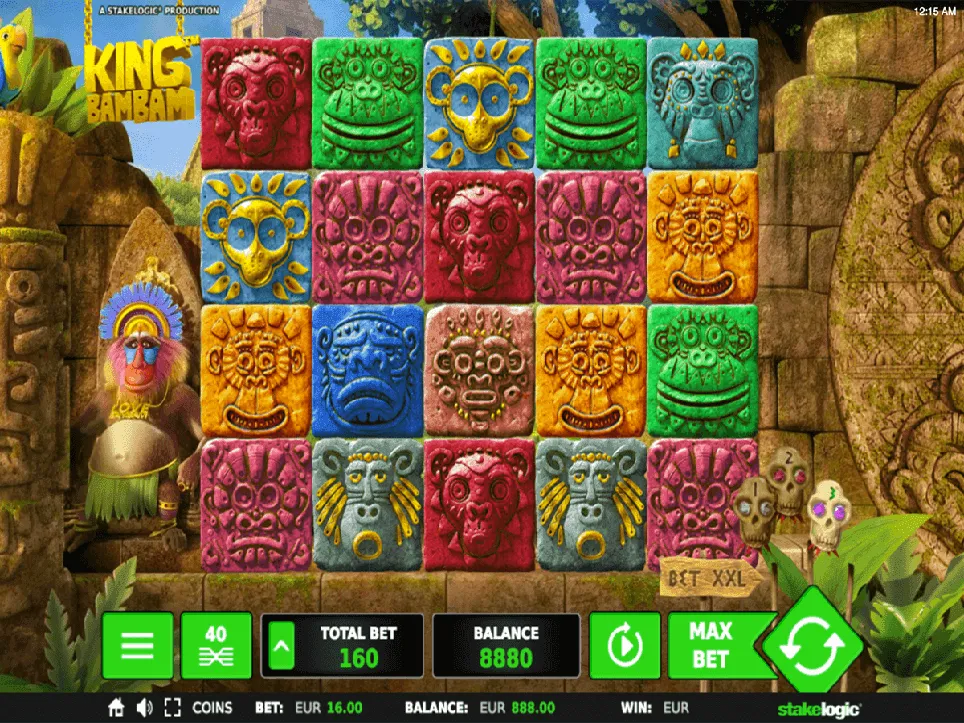
Task: Switch the Coins display mode
Action: pos(212,707)
